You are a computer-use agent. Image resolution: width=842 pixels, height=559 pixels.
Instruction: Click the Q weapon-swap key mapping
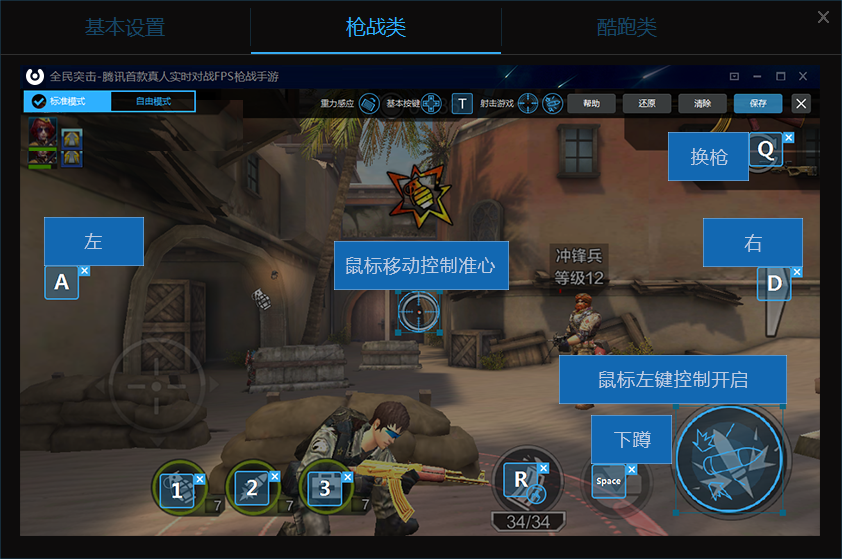(x=766, y=150)
